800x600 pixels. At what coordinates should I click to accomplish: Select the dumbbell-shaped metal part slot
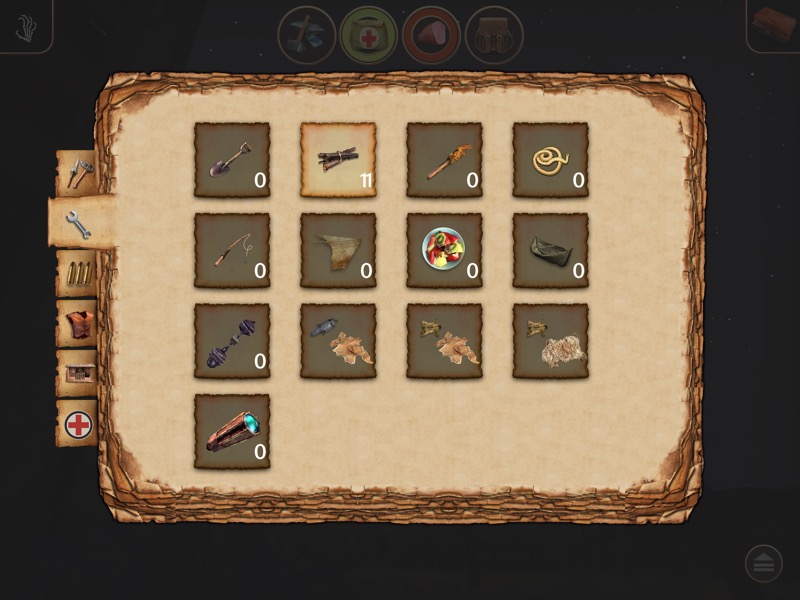coord(232,341)
